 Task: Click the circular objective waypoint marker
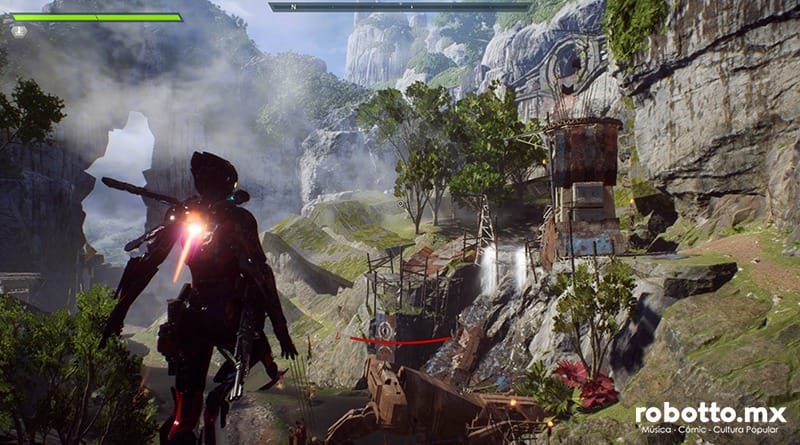pyautogui.click(x=385, y=327)
